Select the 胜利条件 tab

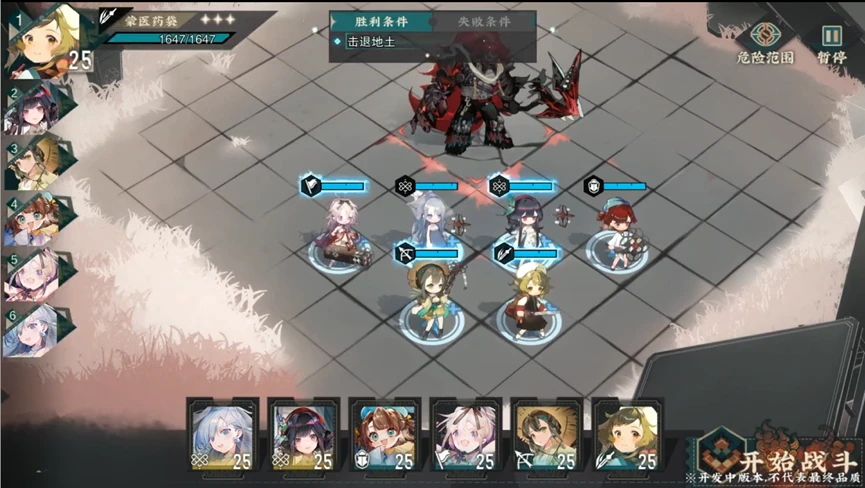click(382, 21)
